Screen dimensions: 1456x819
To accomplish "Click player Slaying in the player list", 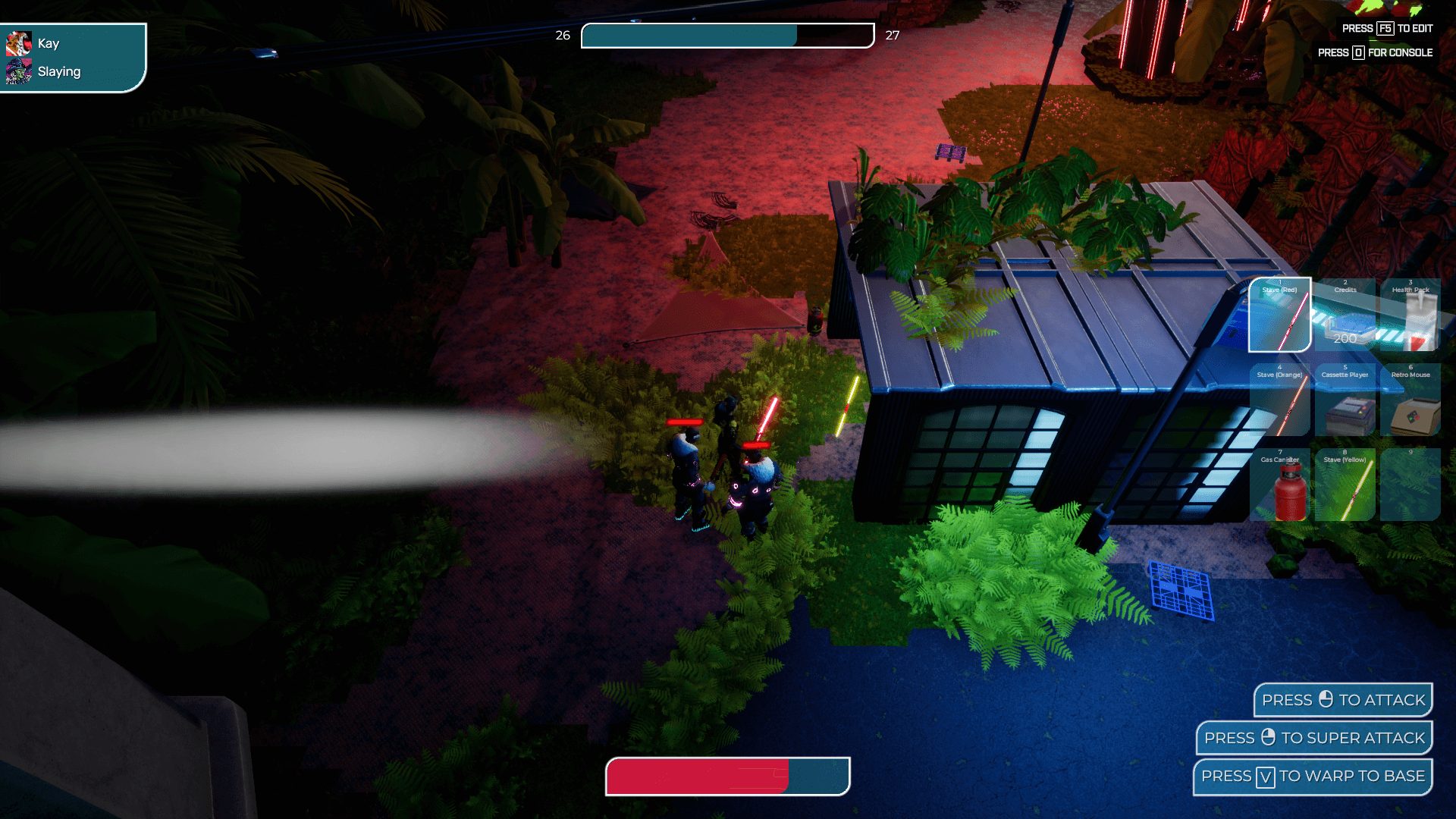I will click(x=58, y=72).
